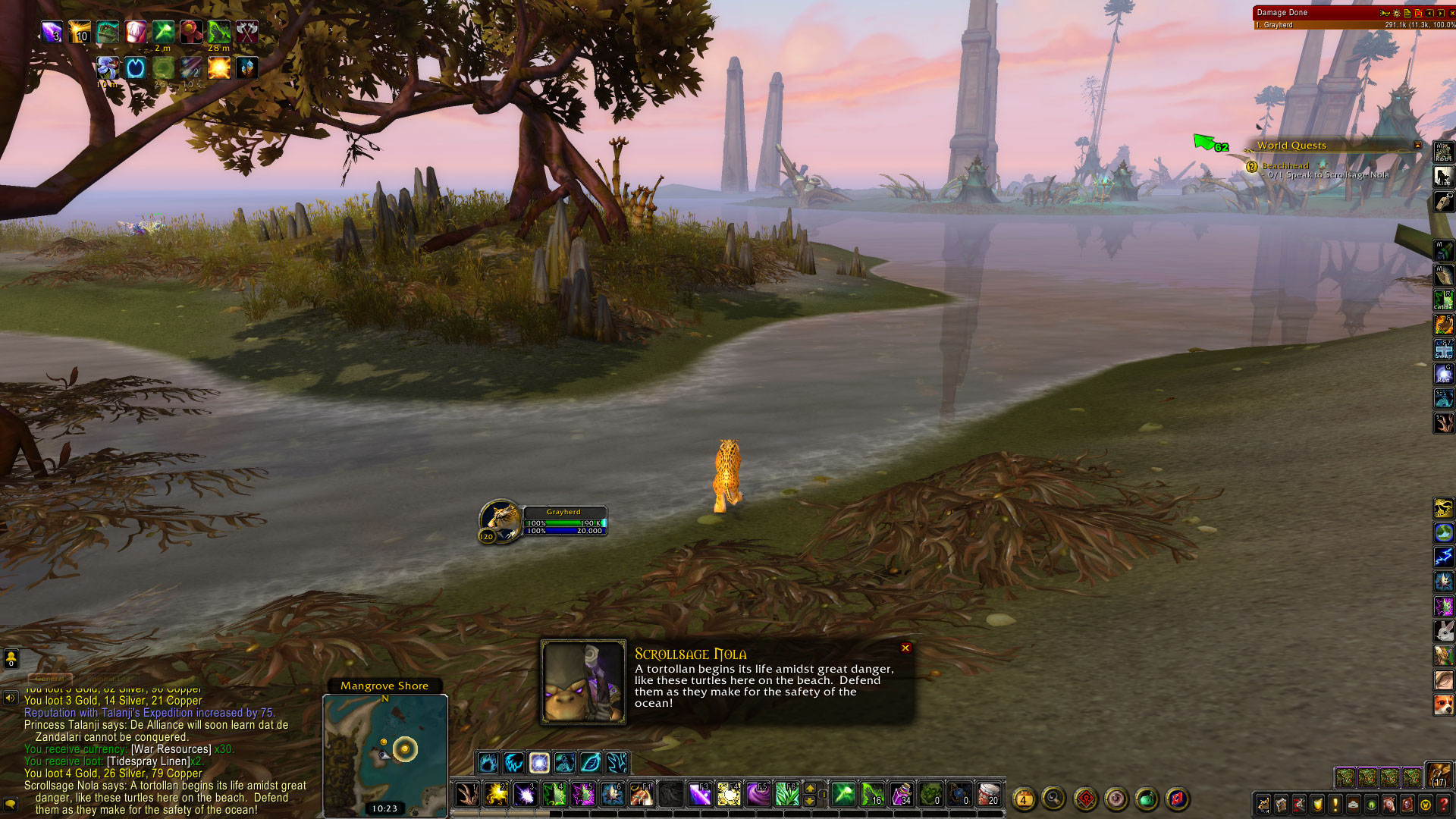Click the magnifying glass round button

[x=1053, y=798]
